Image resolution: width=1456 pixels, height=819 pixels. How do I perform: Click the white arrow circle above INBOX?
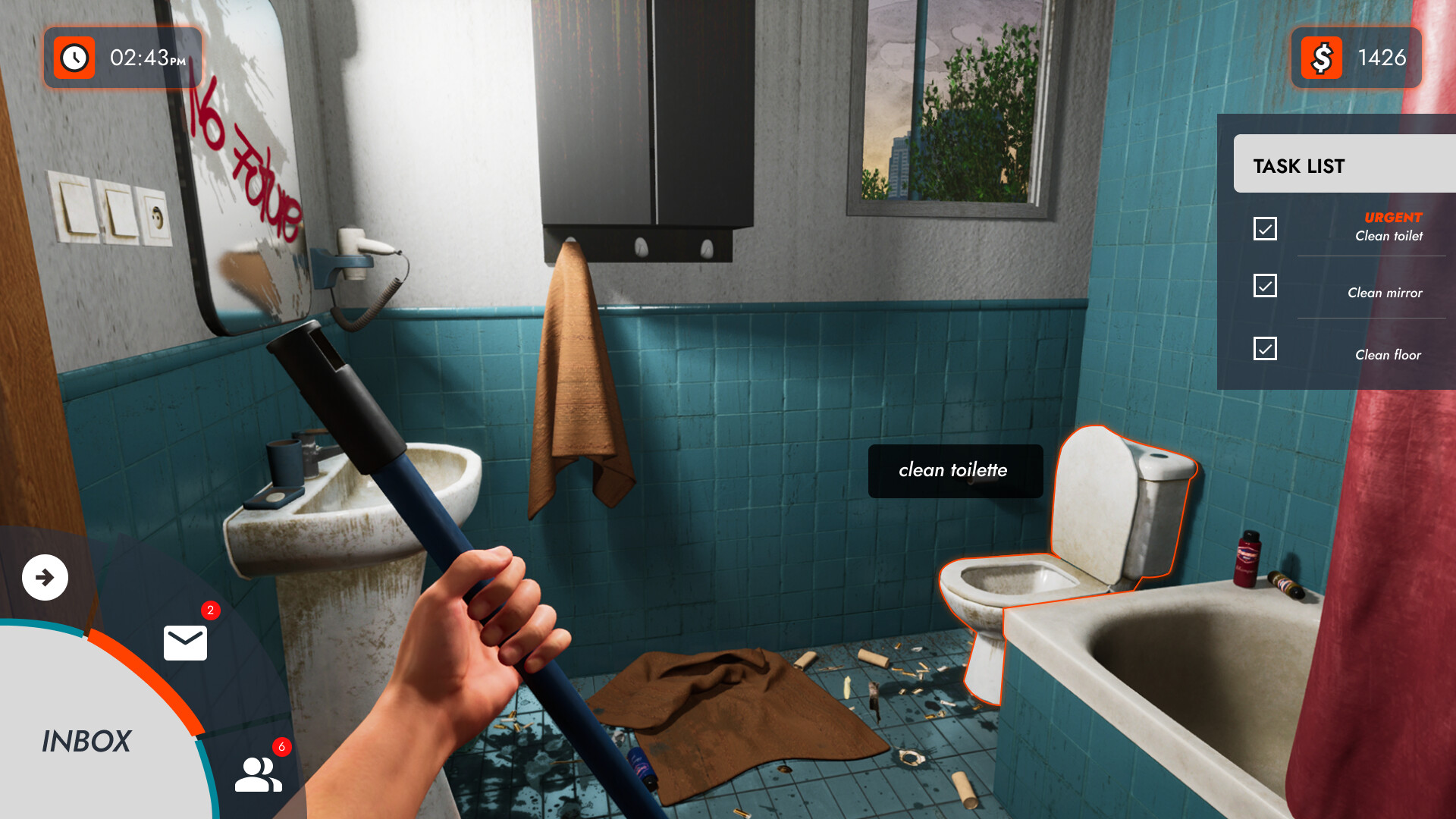(45, 577)
